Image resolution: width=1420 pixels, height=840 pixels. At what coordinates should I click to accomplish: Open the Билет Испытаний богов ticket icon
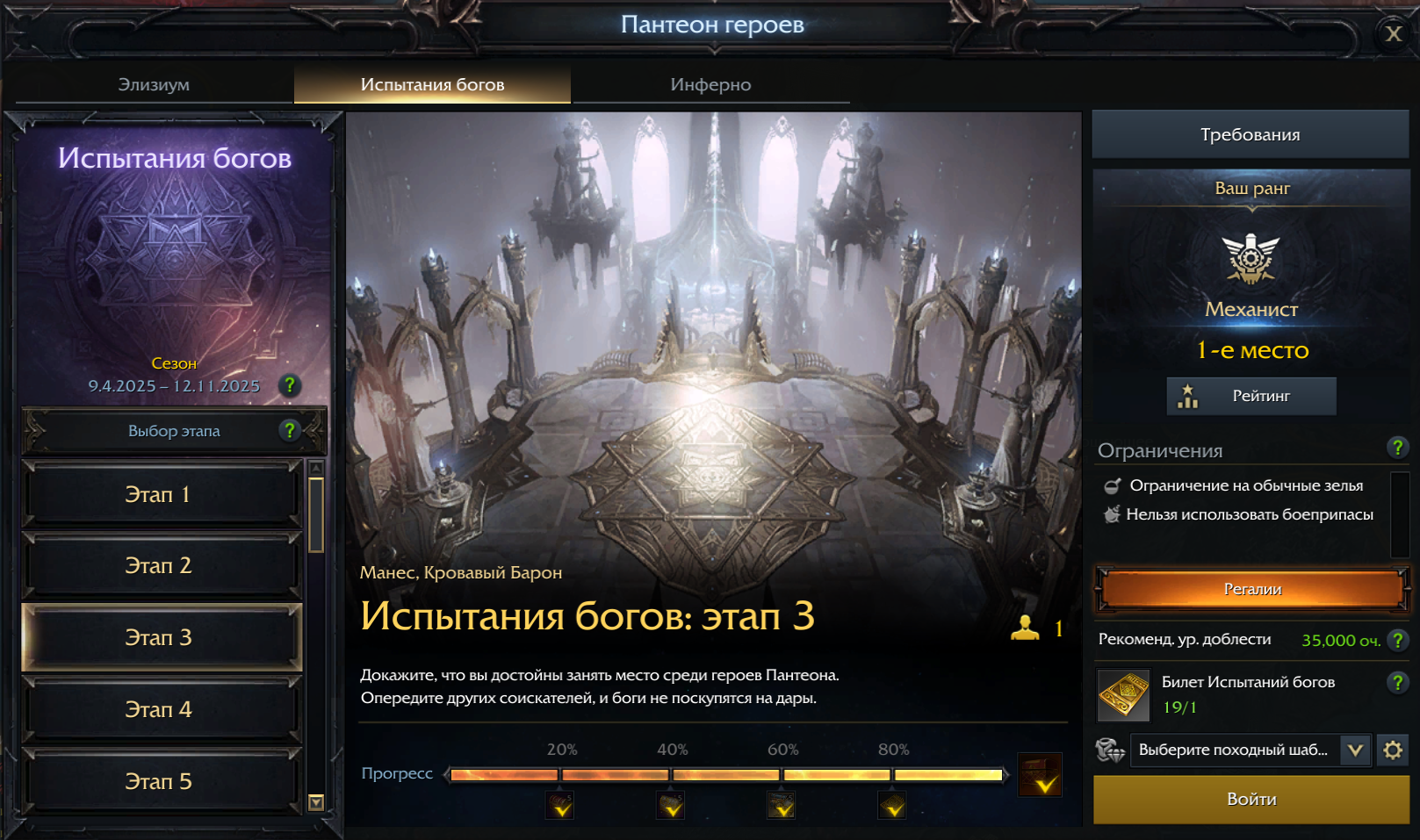(1122, 695)
